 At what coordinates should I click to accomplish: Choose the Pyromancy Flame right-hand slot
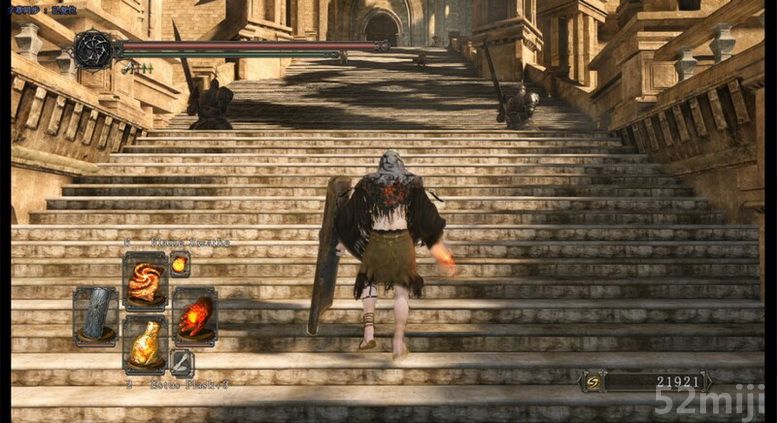[194, 316]
